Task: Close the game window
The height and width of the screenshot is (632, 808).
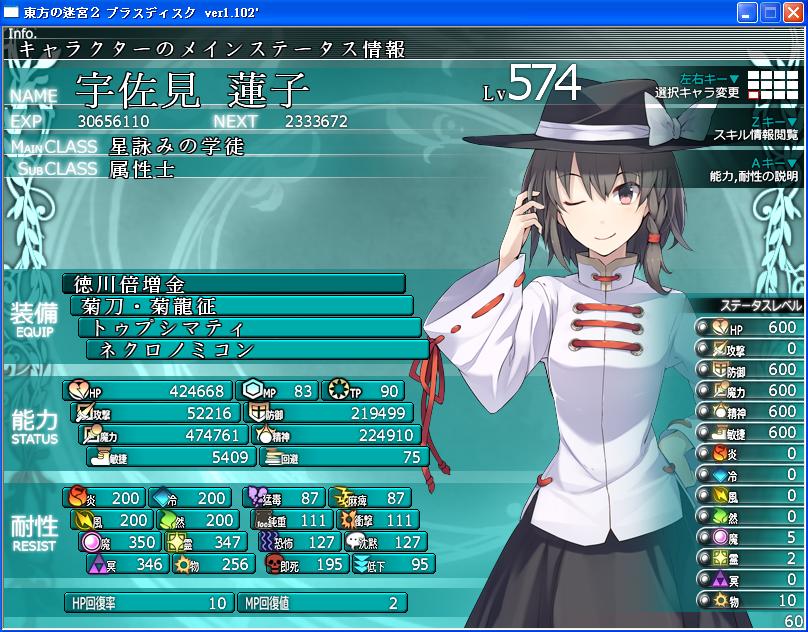Action: pos(793,13)
